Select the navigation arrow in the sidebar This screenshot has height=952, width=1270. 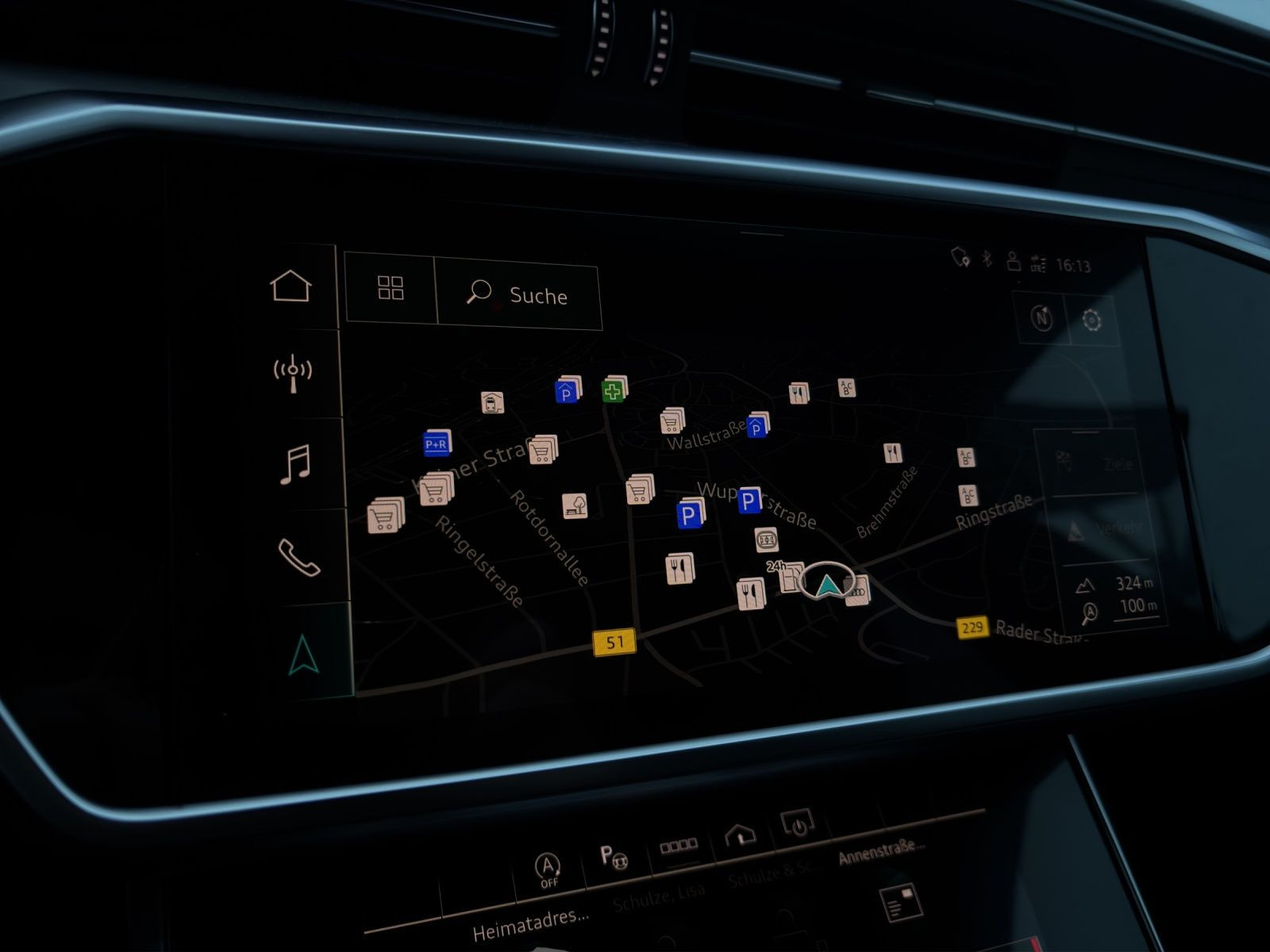(x=304, y=654)
